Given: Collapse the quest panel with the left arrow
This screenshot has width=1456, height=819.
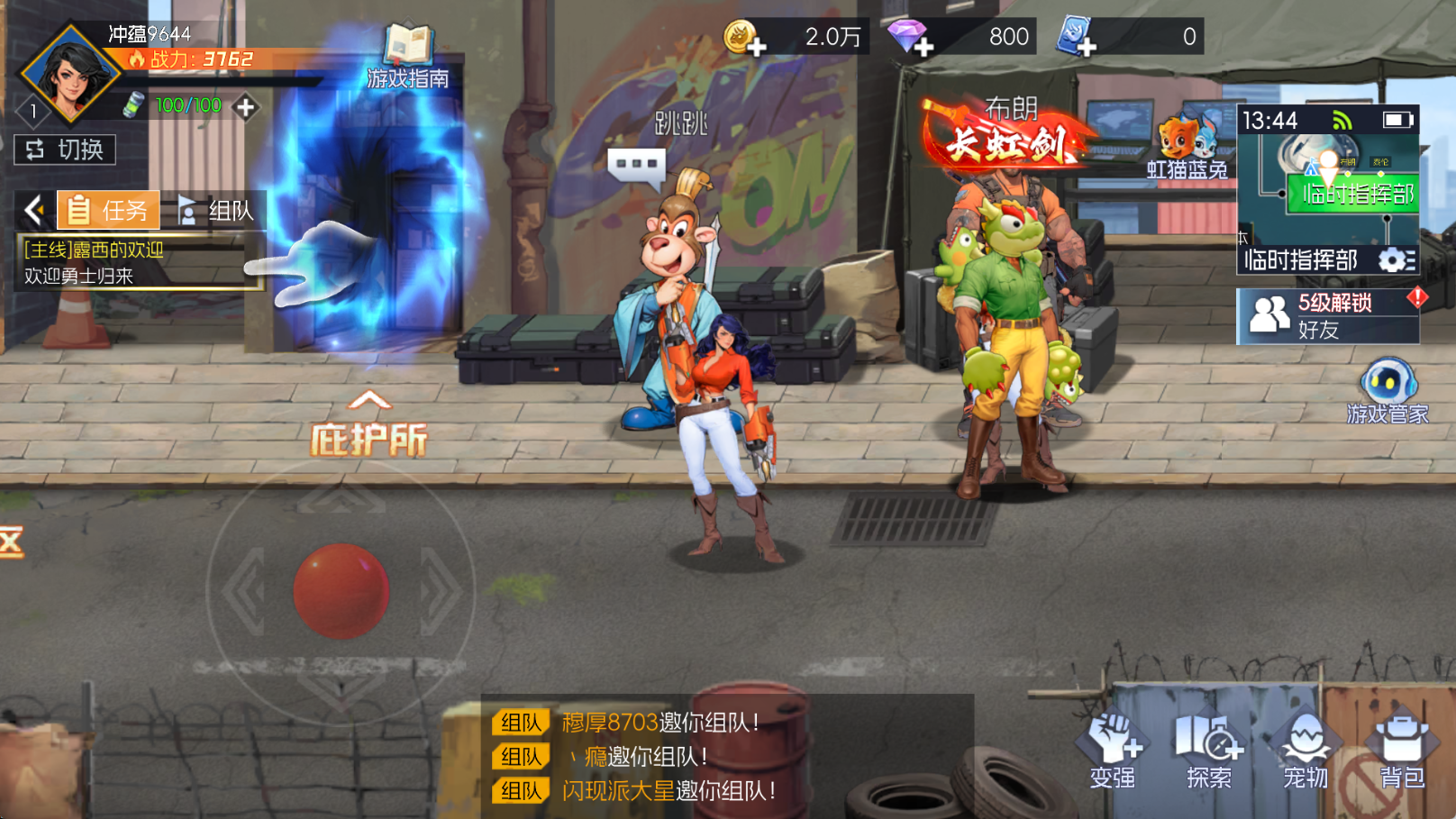Looking at the screenshot, I should (34, 209).
